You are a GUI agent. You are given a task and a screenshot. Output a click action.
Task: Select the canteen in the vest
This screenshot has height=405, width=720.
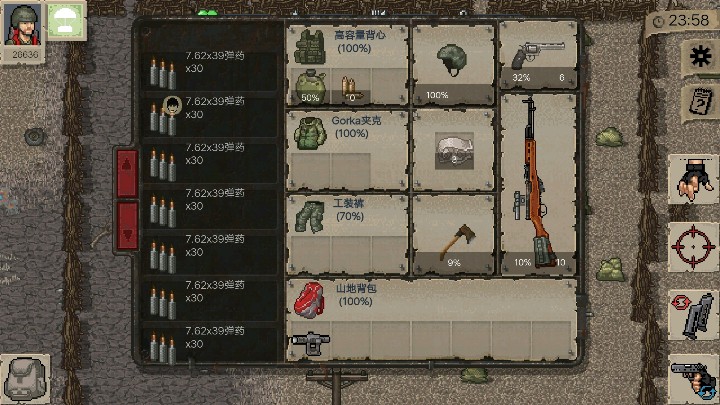coord(309,85)
